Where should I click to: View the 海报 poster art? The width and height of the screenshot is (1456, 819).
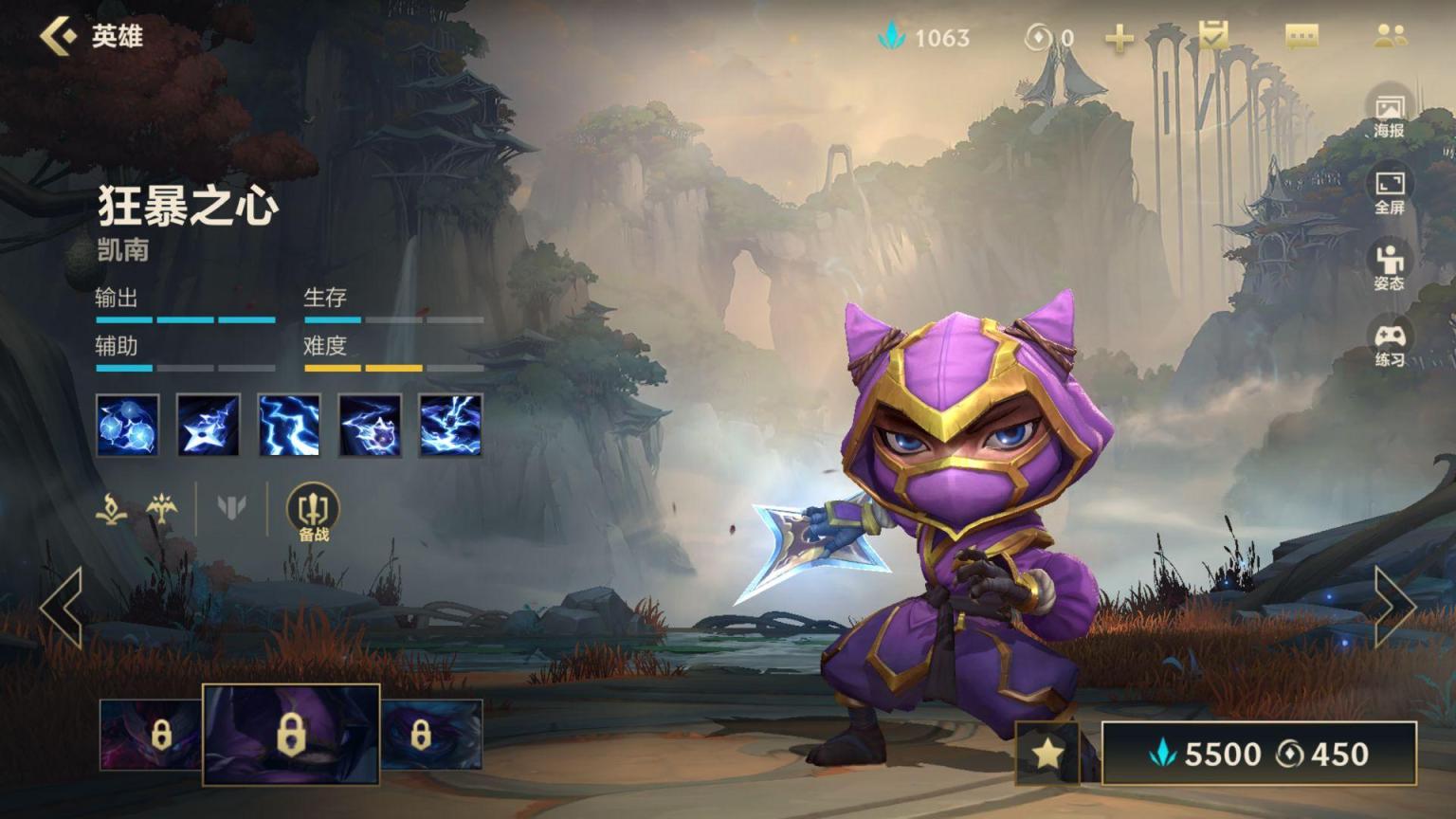click(x=1389, y=117)
